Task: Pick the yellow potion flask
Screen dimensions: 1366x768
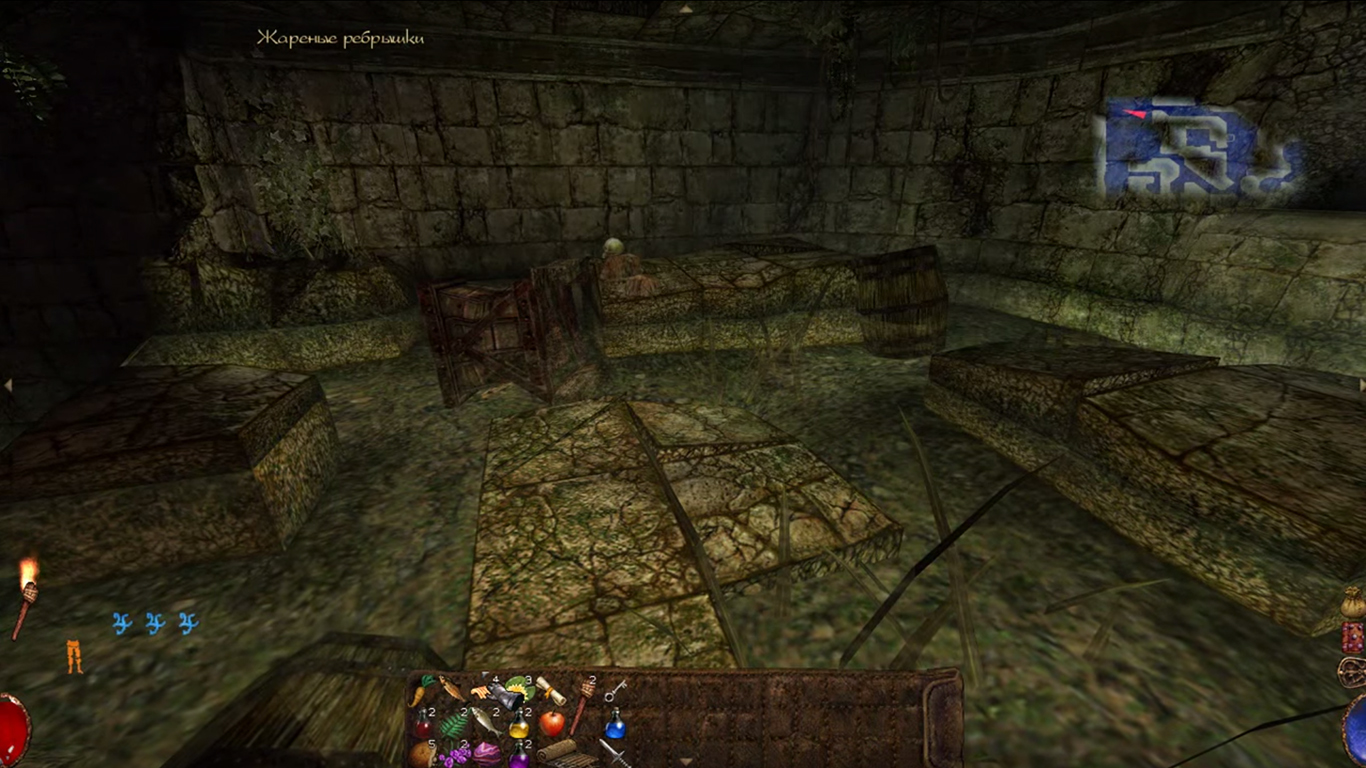Action: click(x=519, y=724)
